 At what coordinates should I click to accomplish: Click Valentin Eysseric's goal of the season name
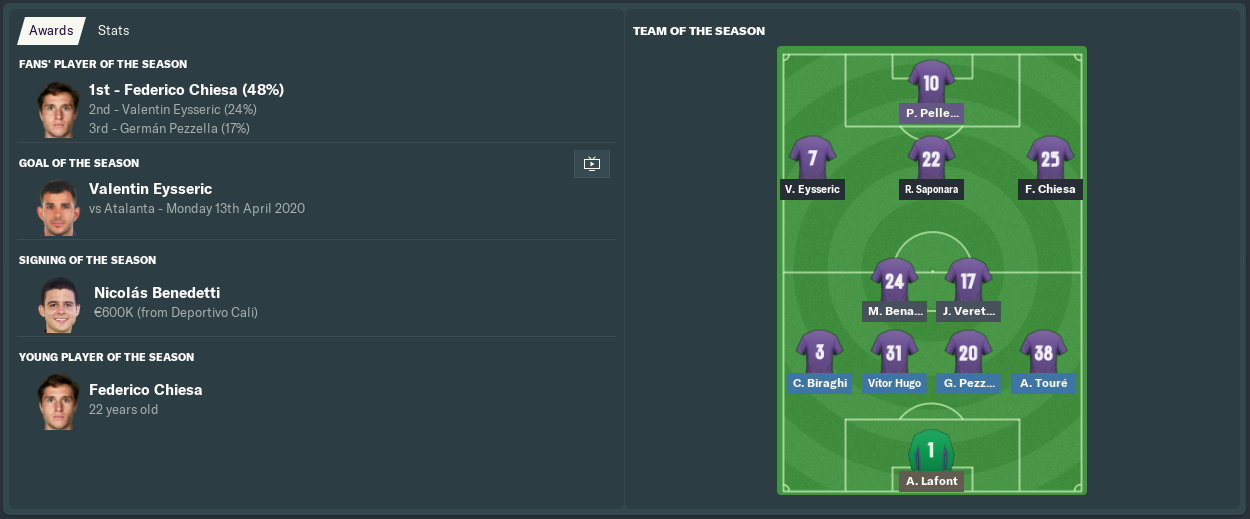(x=150, y=189)
